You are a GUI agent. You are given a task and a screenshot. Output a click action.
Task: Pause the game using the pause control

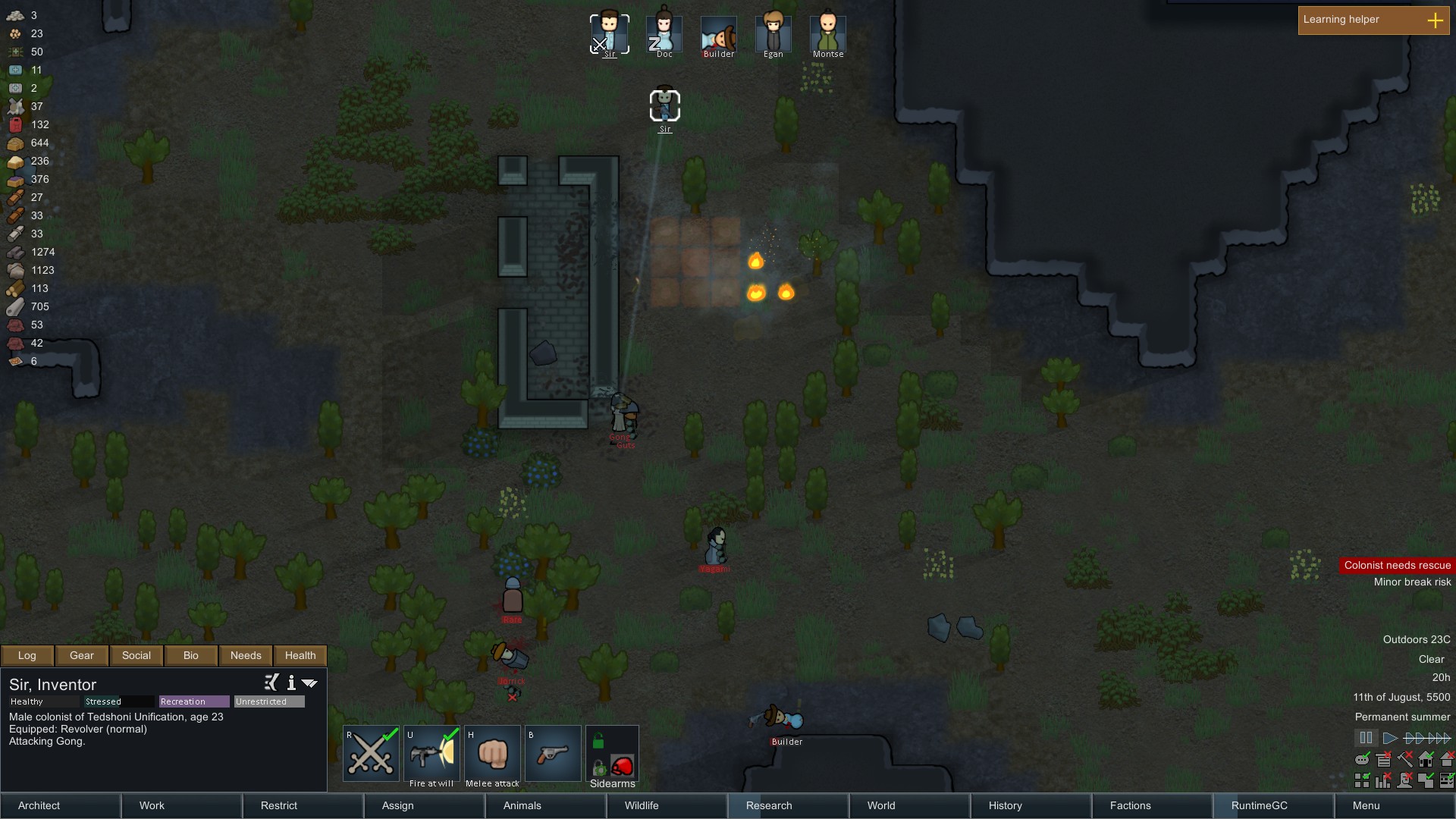tap(1366, 738)
